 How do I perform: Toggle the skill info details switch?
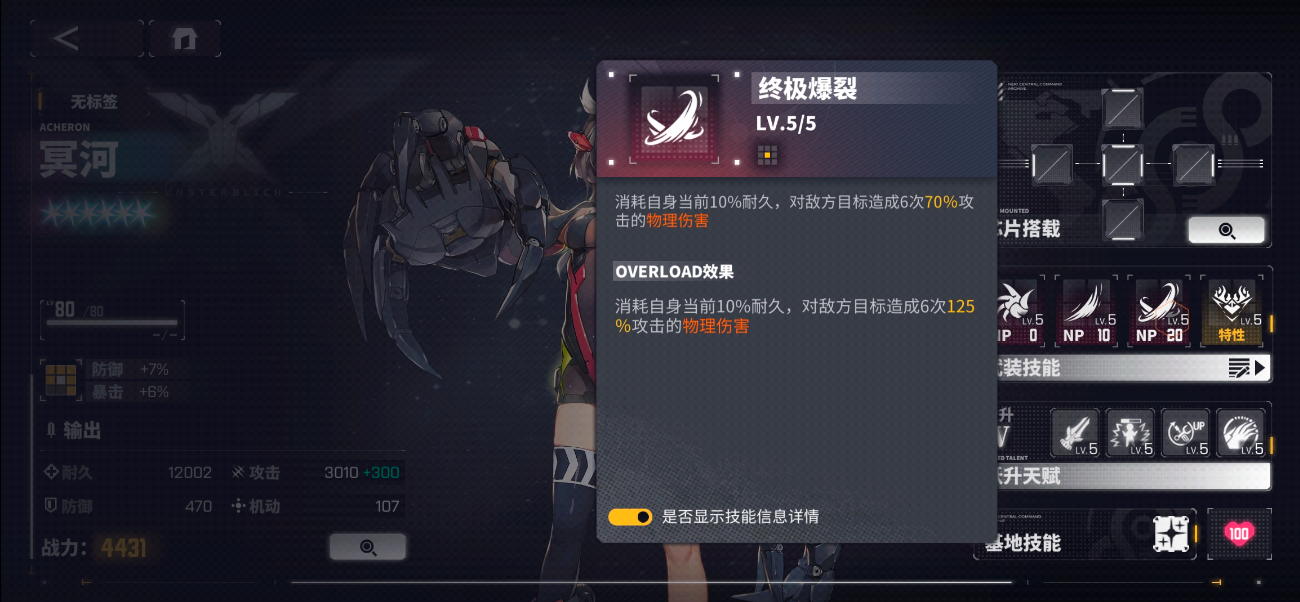coord(630,517)
